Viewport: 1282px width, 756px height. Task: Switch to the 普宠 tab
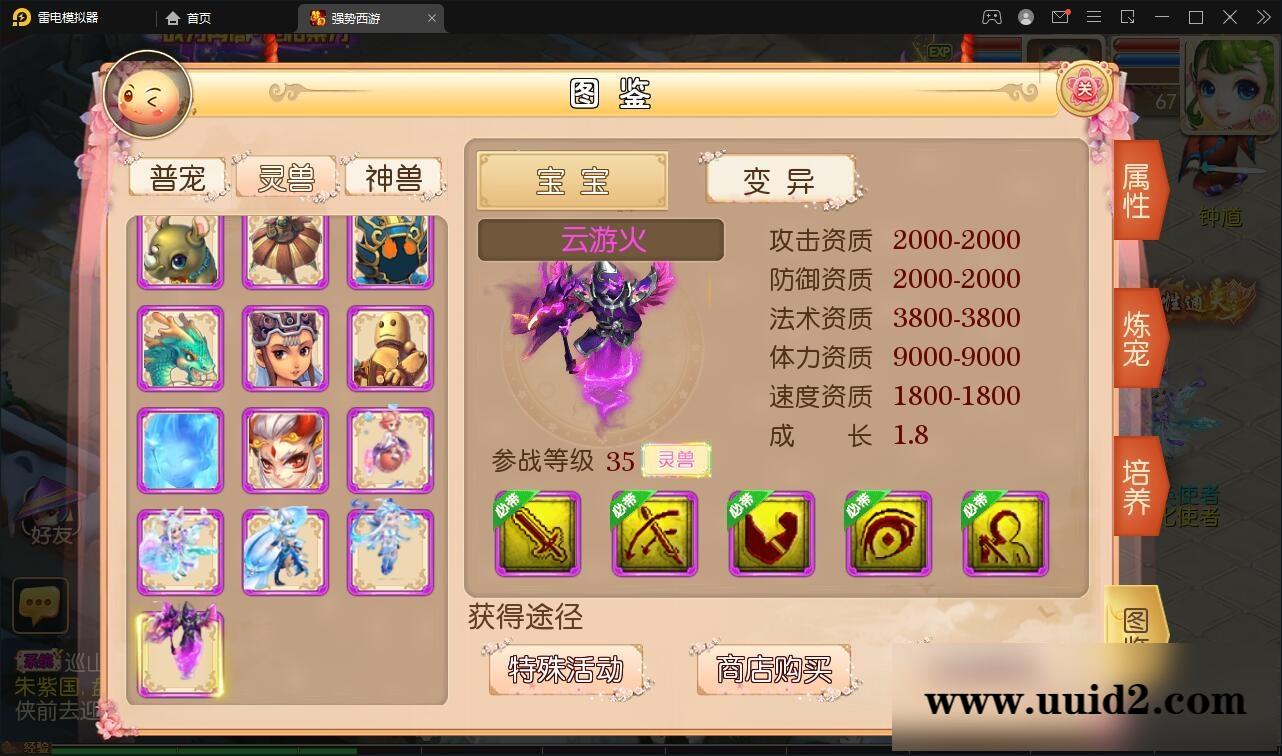(178, 177)
